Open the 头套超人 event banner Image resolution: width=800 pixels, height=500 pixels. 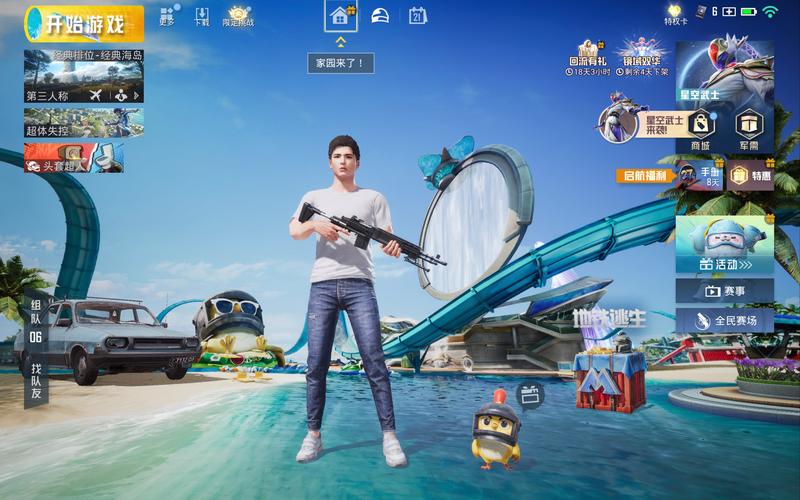pos(74,157)
